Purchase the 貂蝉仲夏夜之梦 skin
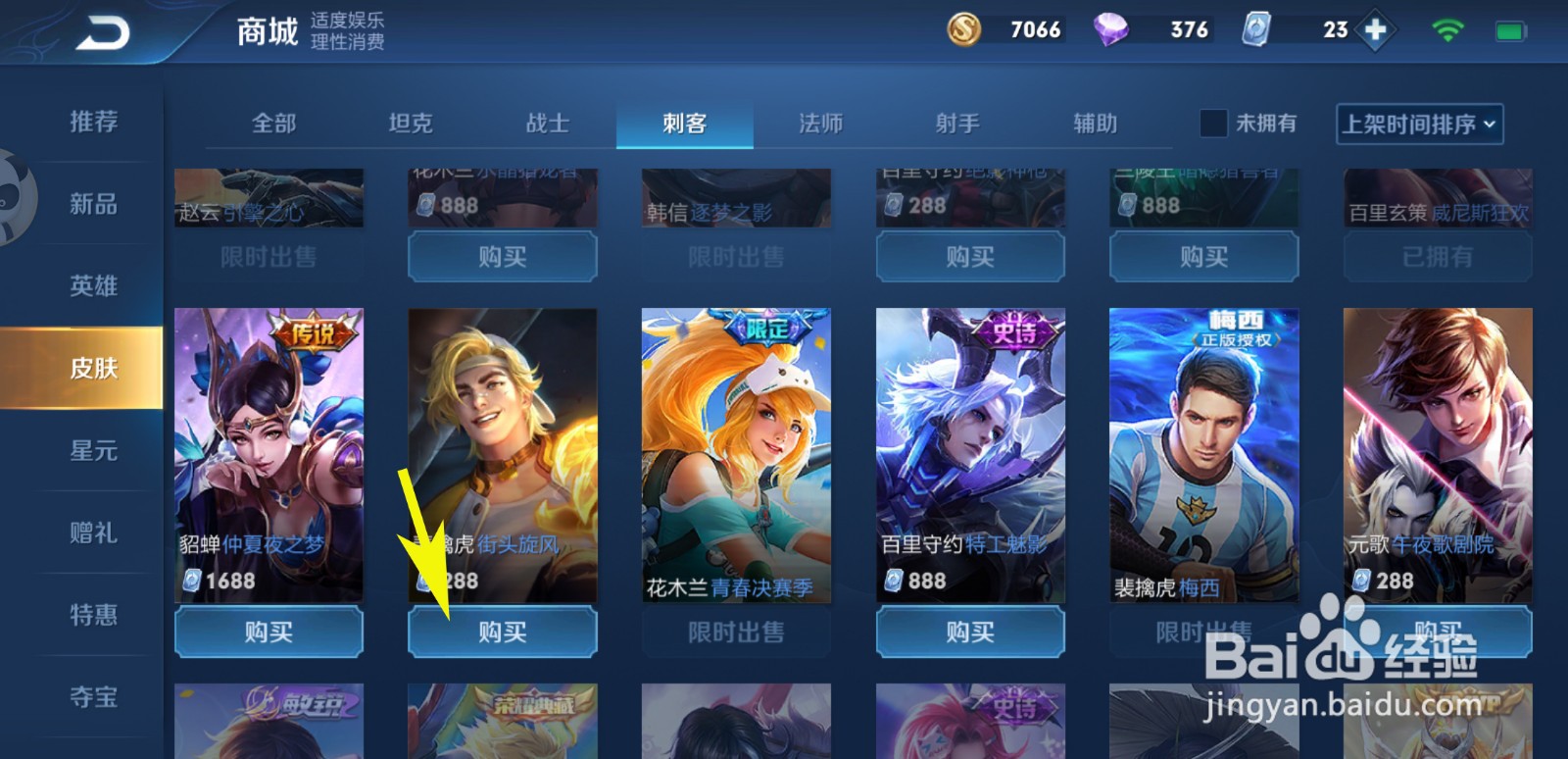Screen dimensions: 1568x759 [269, 632]
